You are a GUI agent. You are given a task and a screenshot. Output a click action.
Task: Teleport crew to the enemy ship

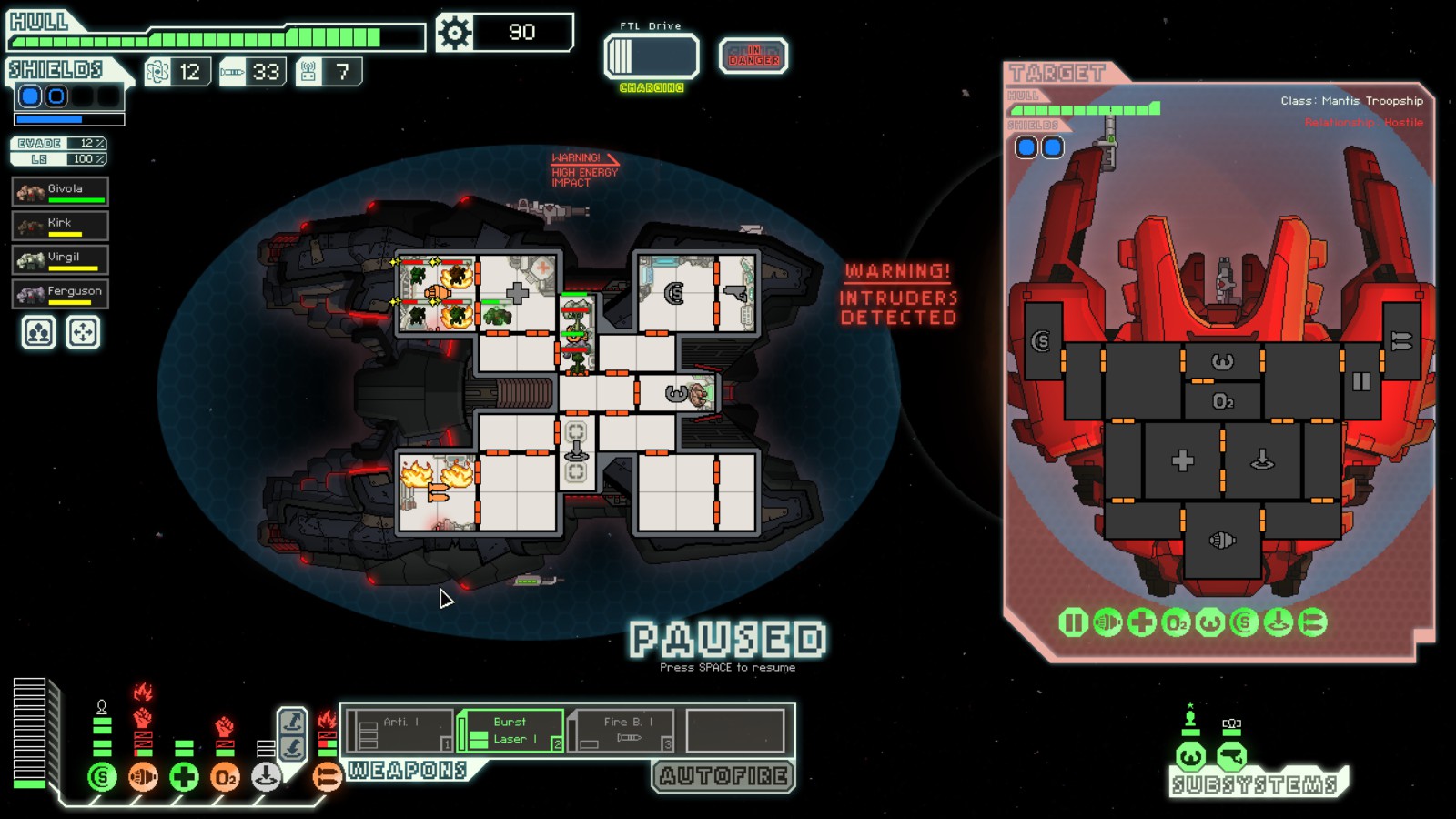click(x=292, y=722)
